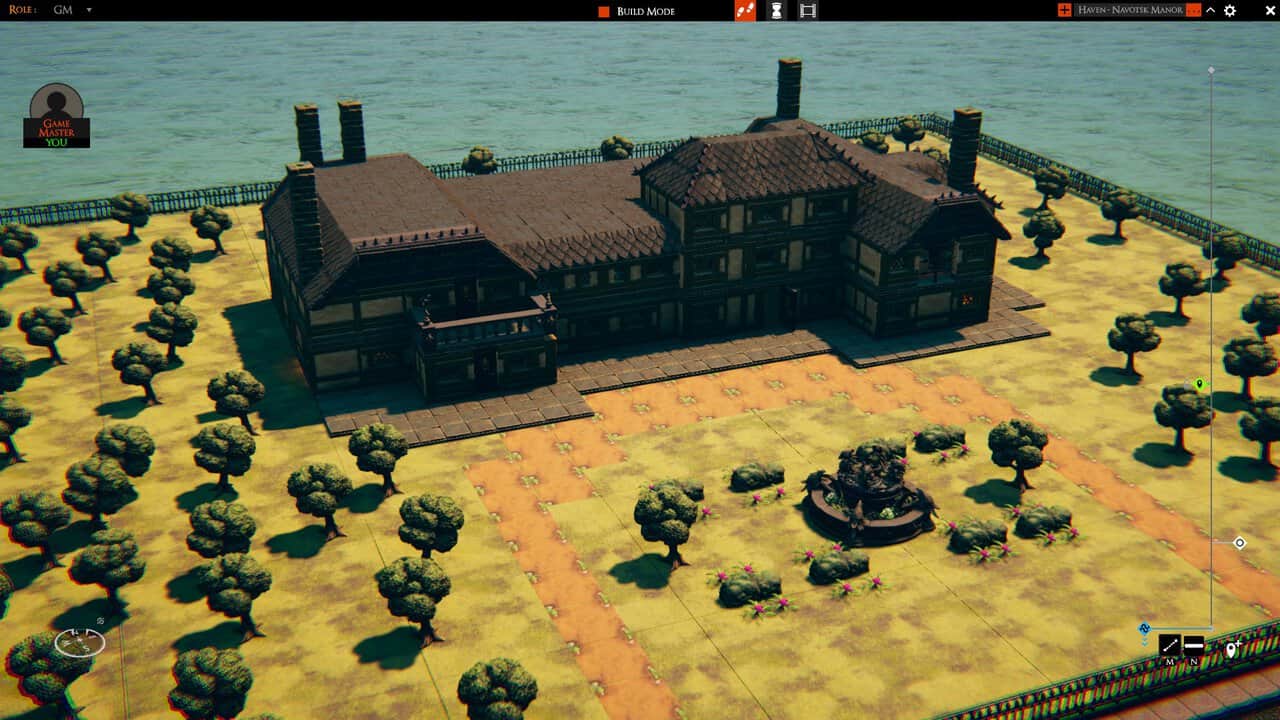Click the compass rose in the corner

click(80, 643)
